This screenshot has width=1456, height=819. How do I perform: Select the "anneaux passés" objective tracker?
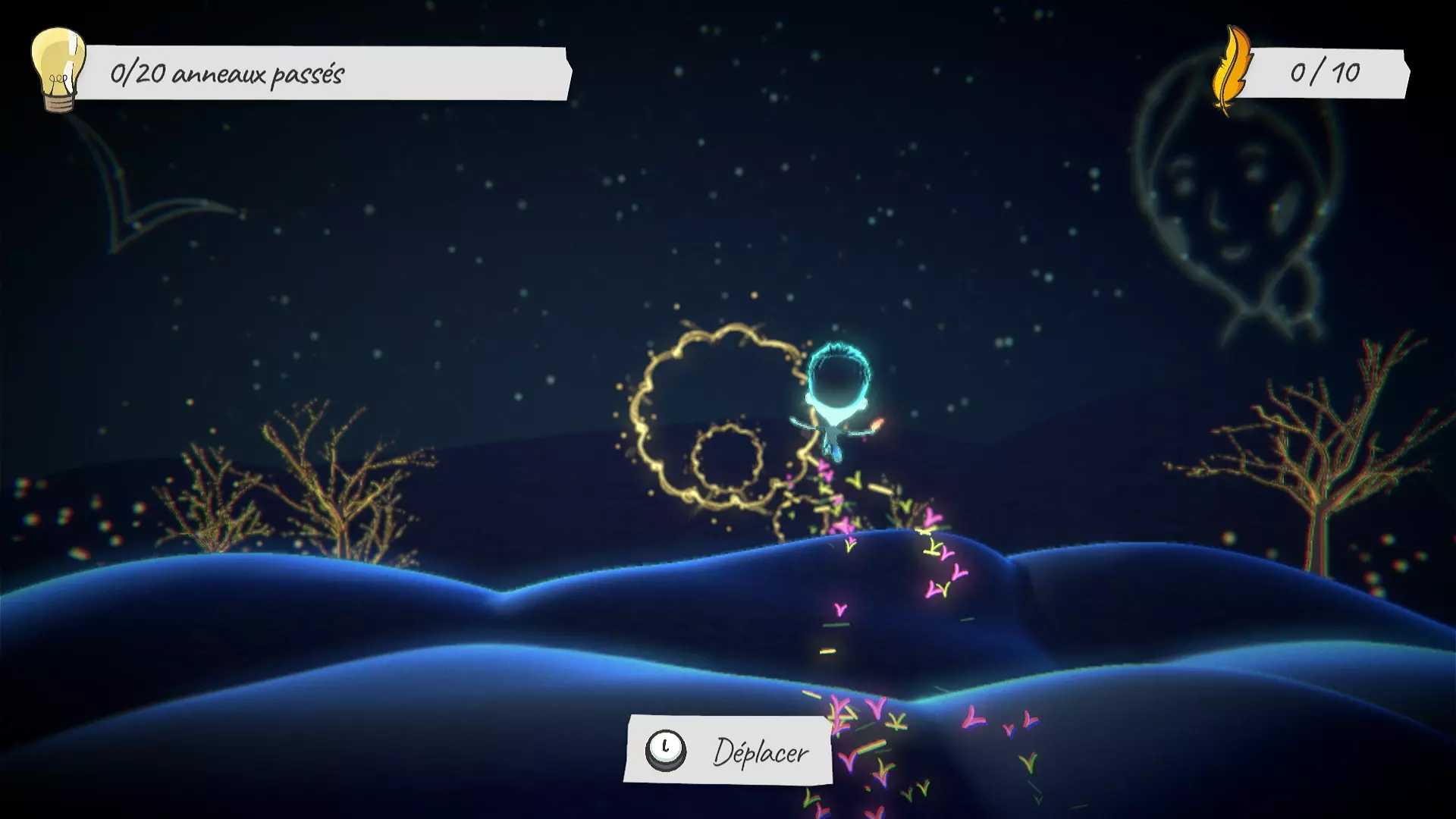click(x=326, y=74)
